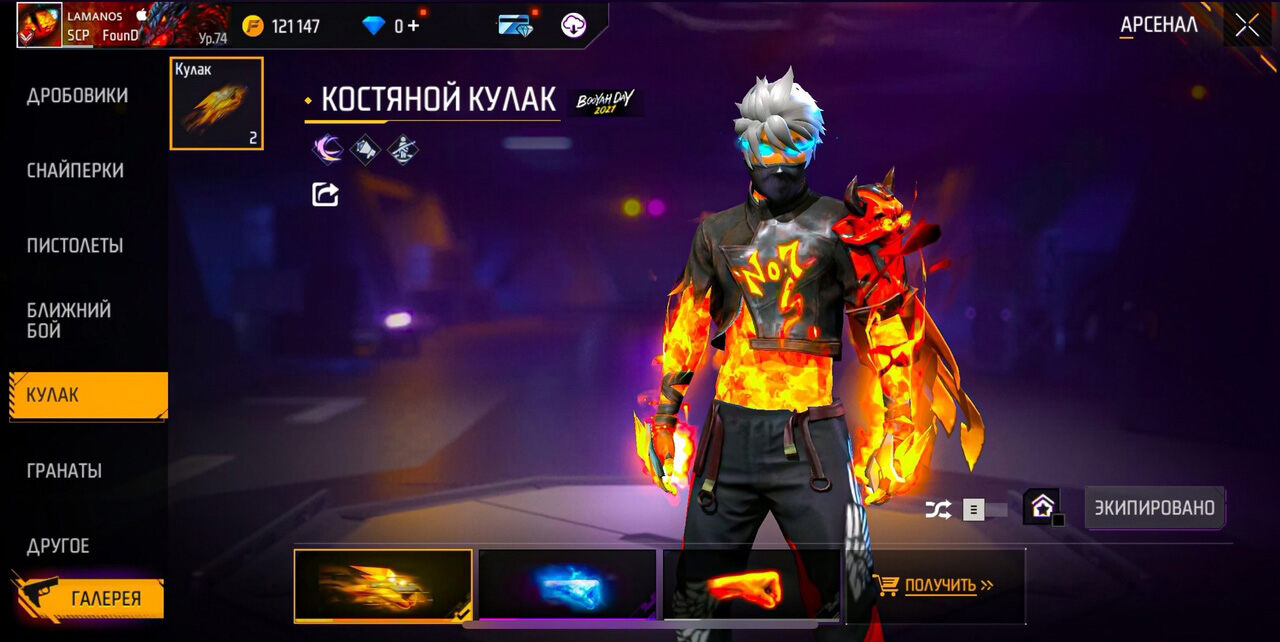Open the Ближний бой category
1280x642 pixels.
(69, 320)
